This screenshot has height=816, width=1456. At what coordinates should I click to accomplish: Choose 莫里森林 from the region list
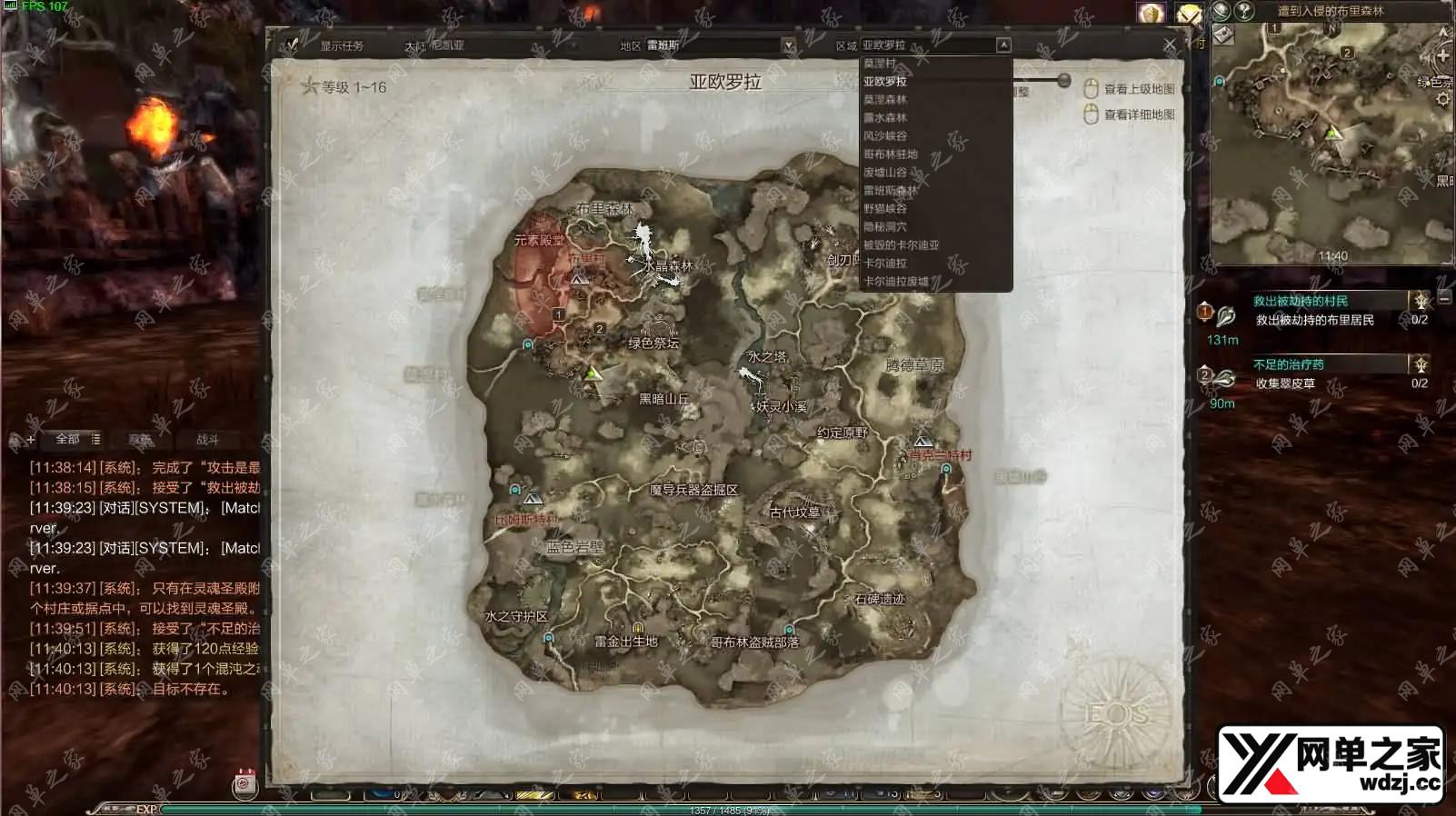885,100
